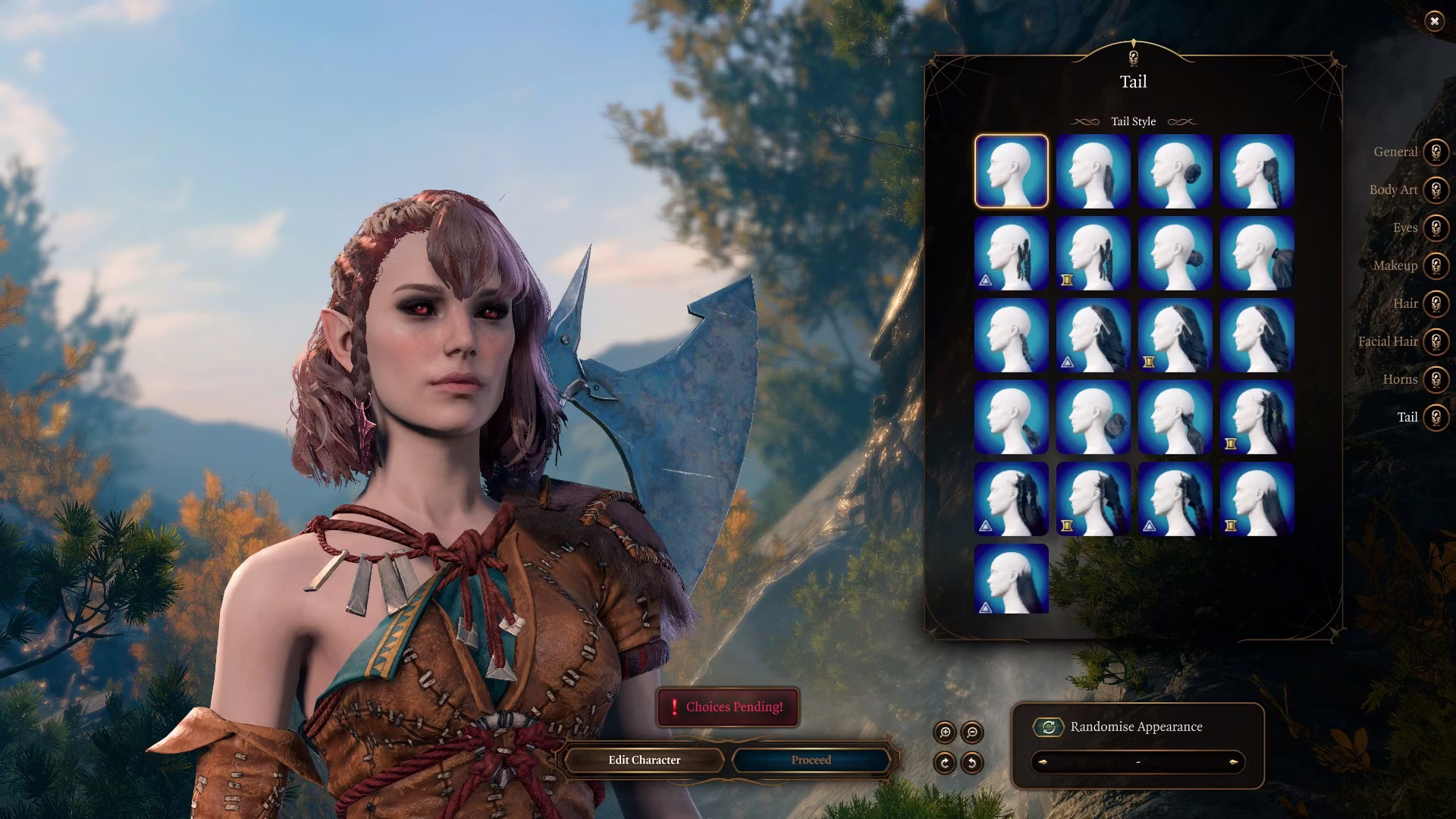Show the Horns options tab

(1435, 379)
